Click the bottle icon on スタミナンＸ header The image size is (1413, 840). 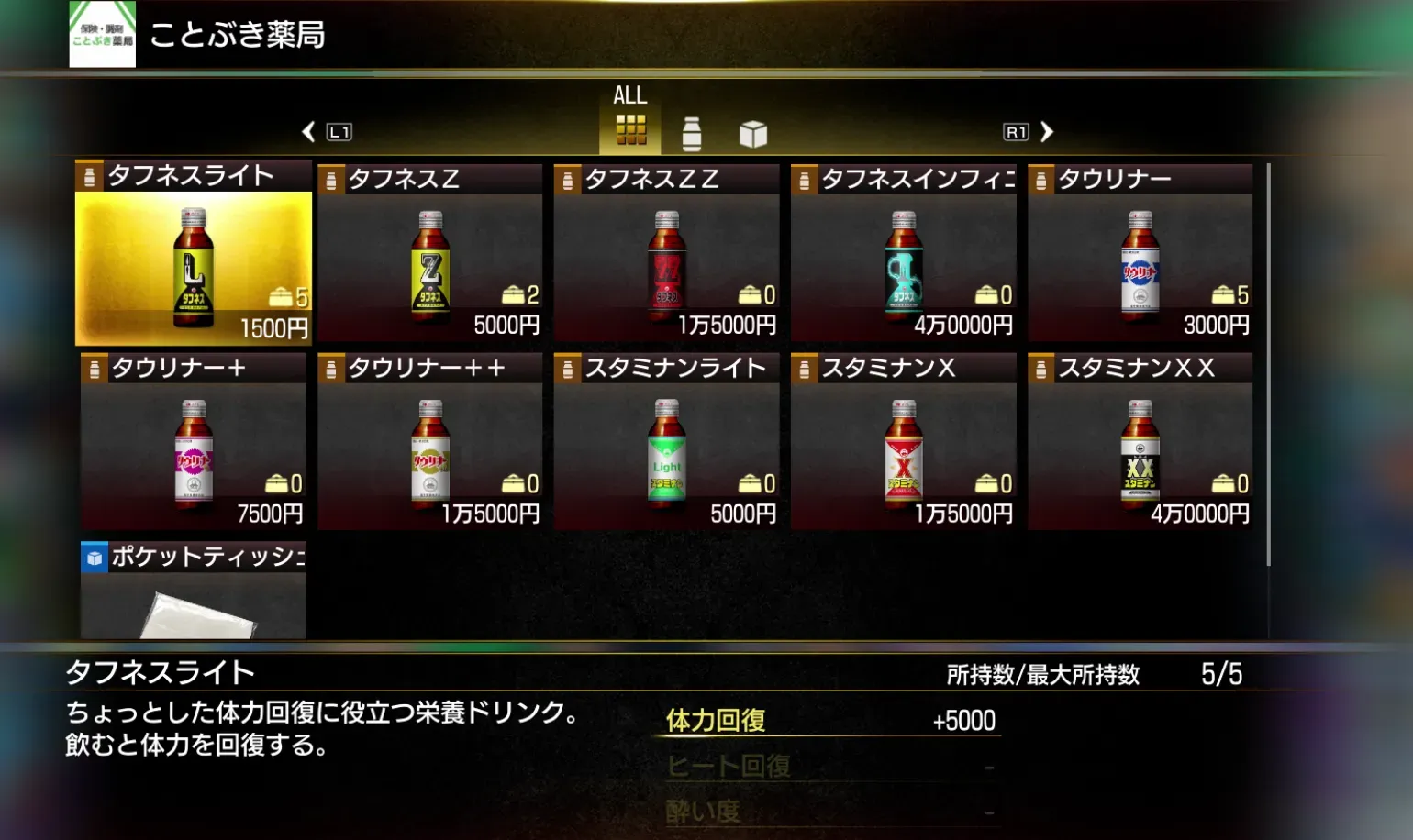[803, 367]
